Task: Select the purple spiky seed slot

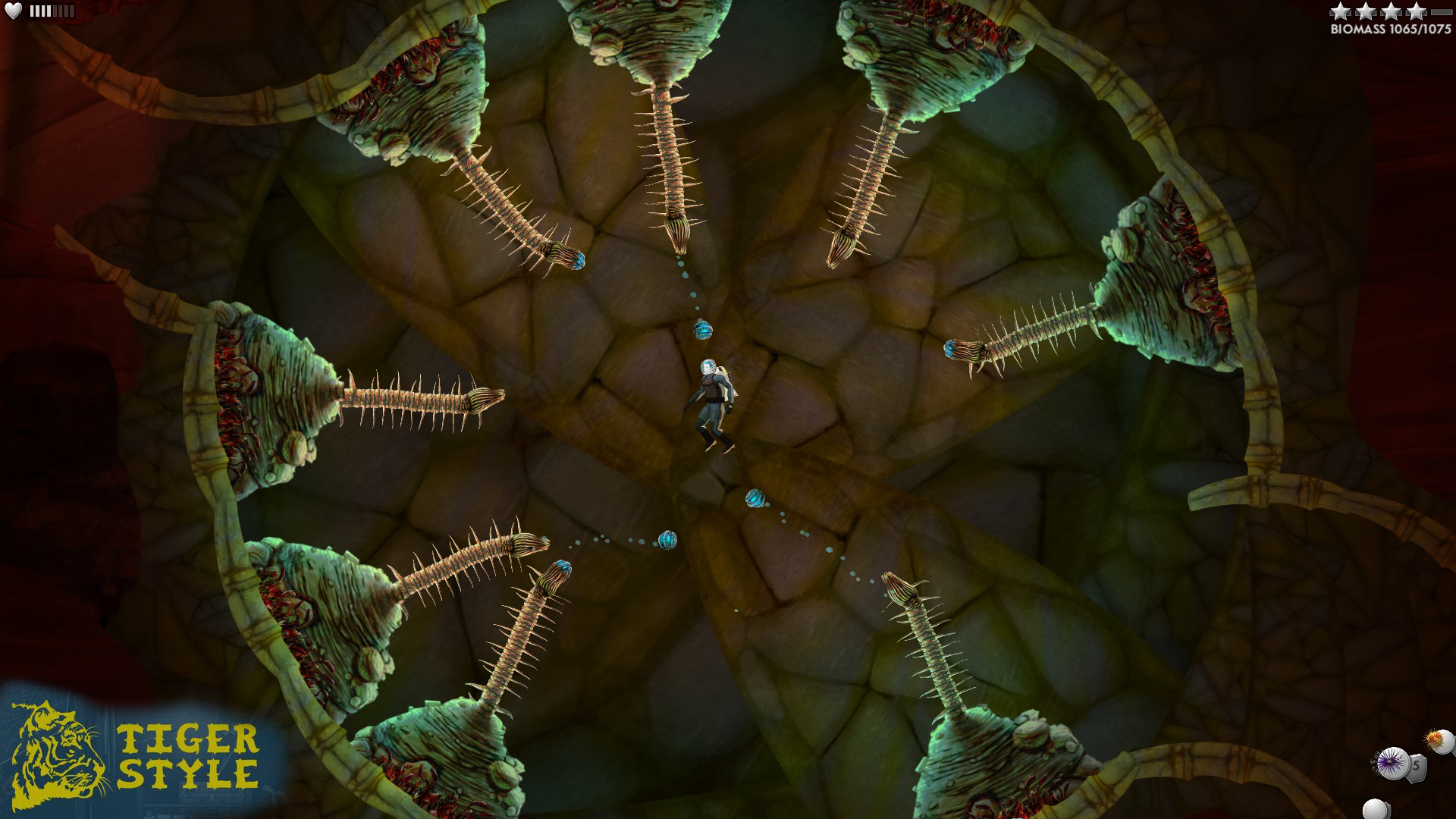Action: point(1392,762)
